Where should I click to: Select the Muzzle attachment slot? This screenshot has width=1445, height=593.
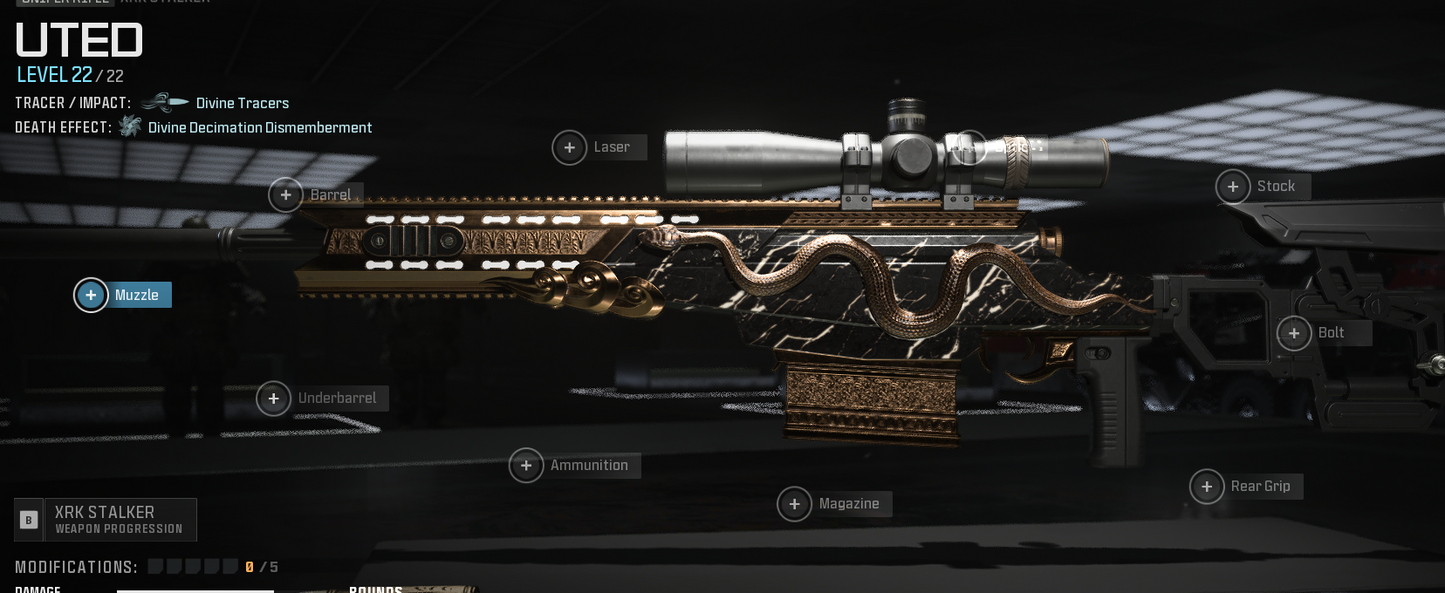[91, 295]
